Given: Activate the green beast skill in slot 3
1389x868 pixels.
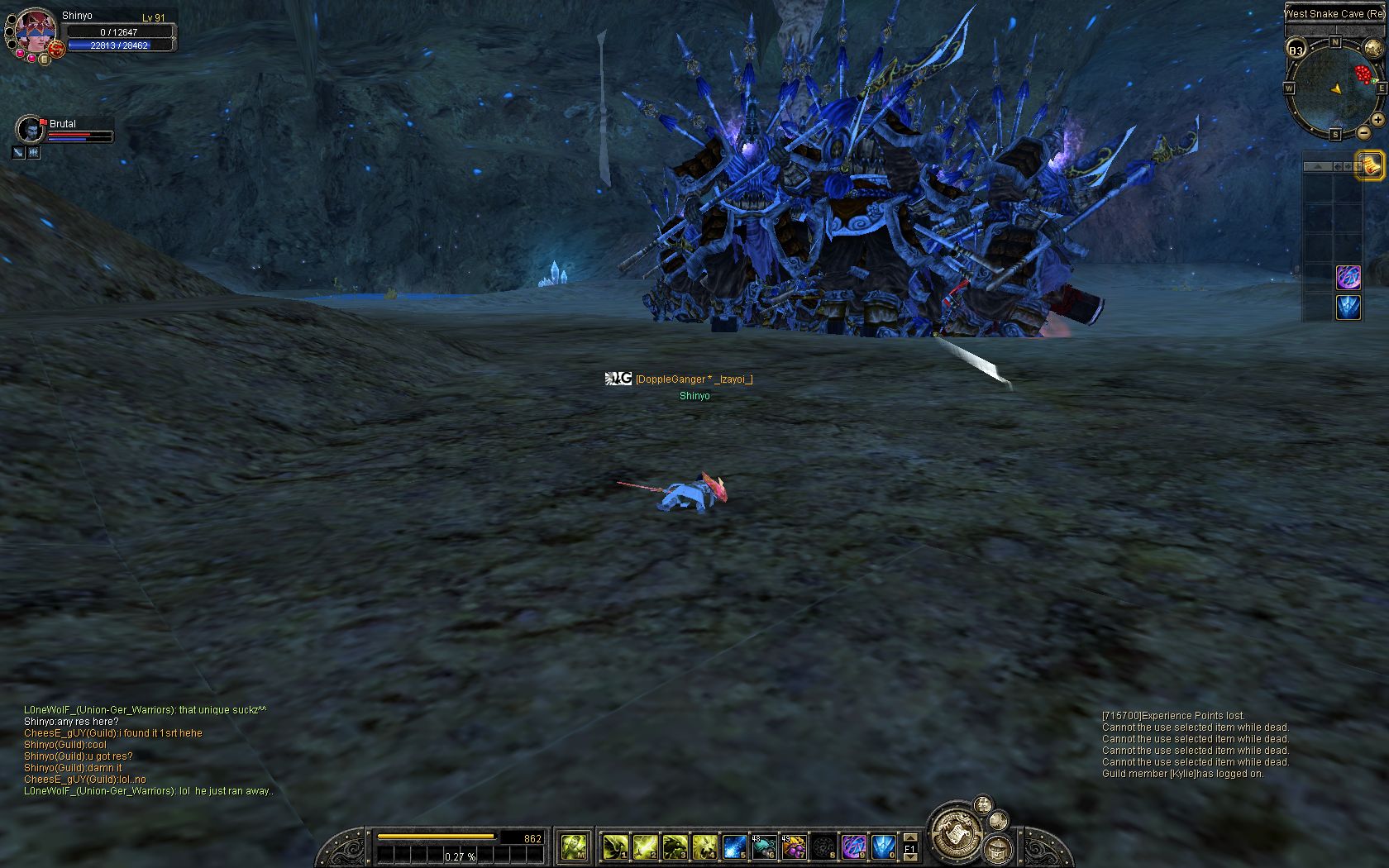Looking at the screenshot, I should coord(674,847).
